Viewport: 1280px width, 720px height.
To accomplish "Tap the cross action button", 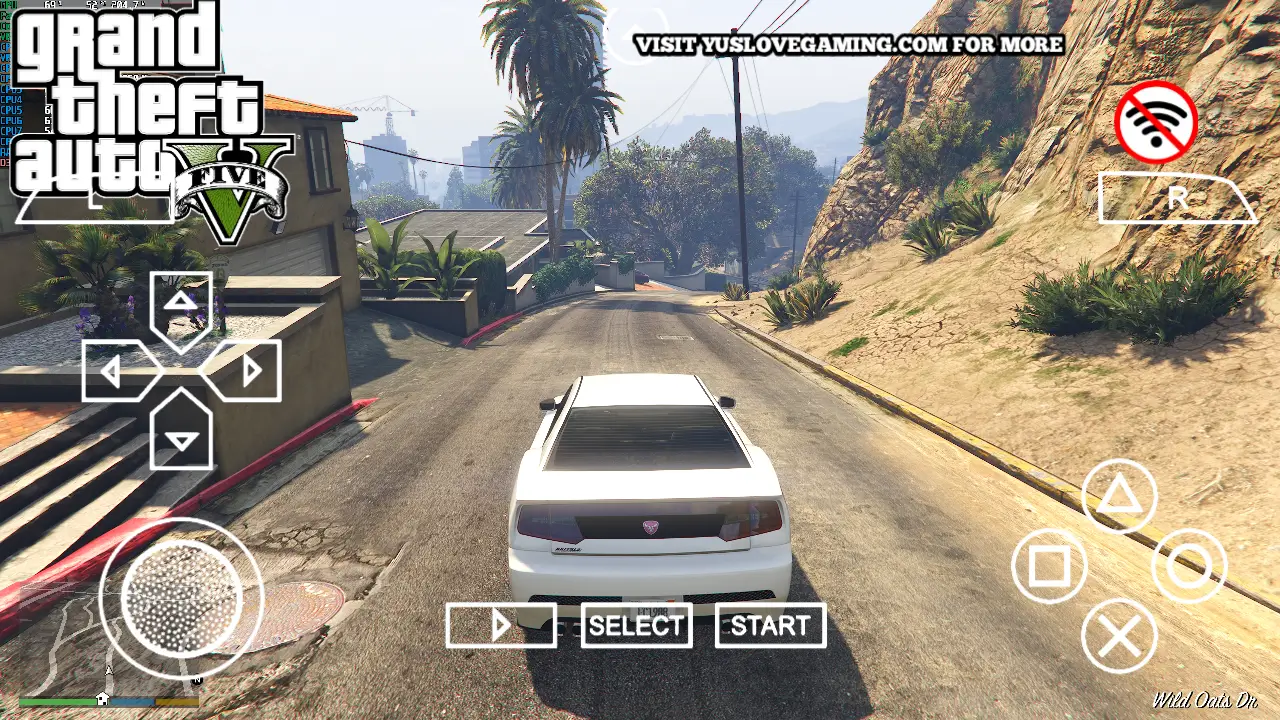I will [1119, 636].
